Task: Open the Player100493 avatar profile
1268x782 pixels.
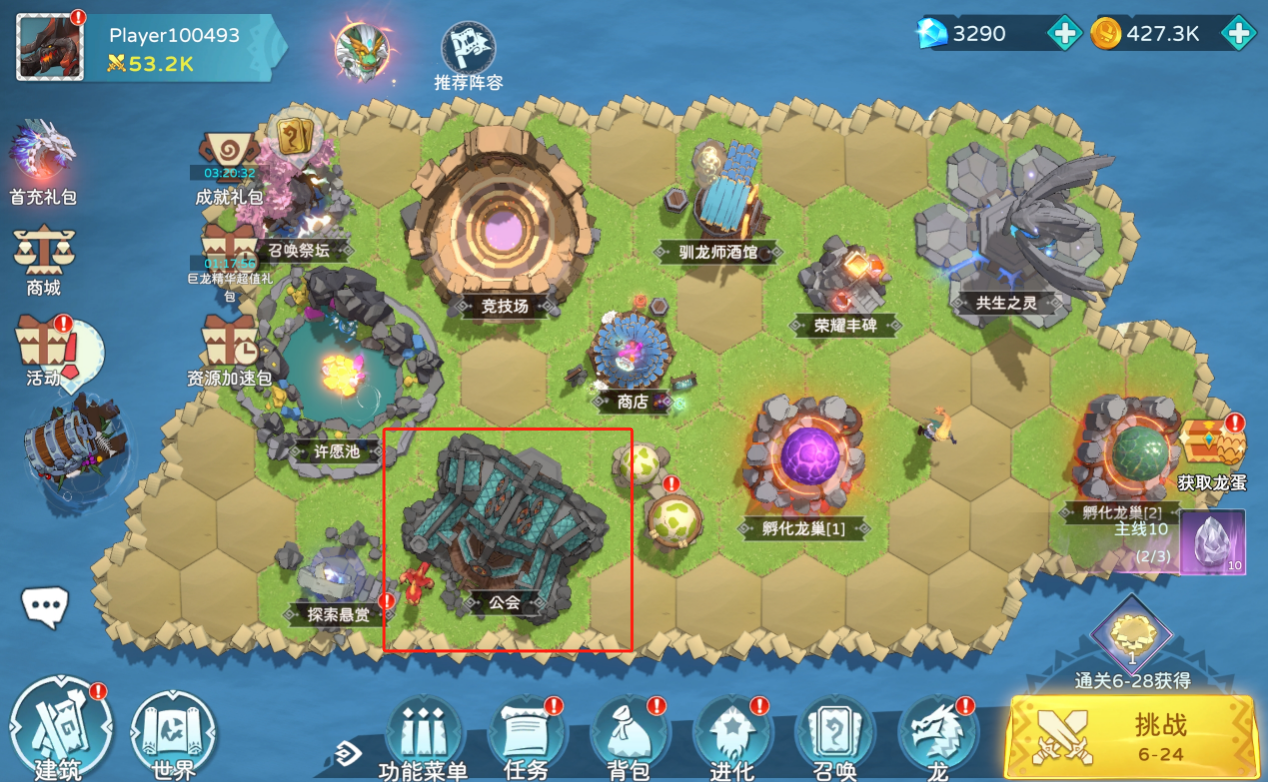Action: click(x=50, y=47)
